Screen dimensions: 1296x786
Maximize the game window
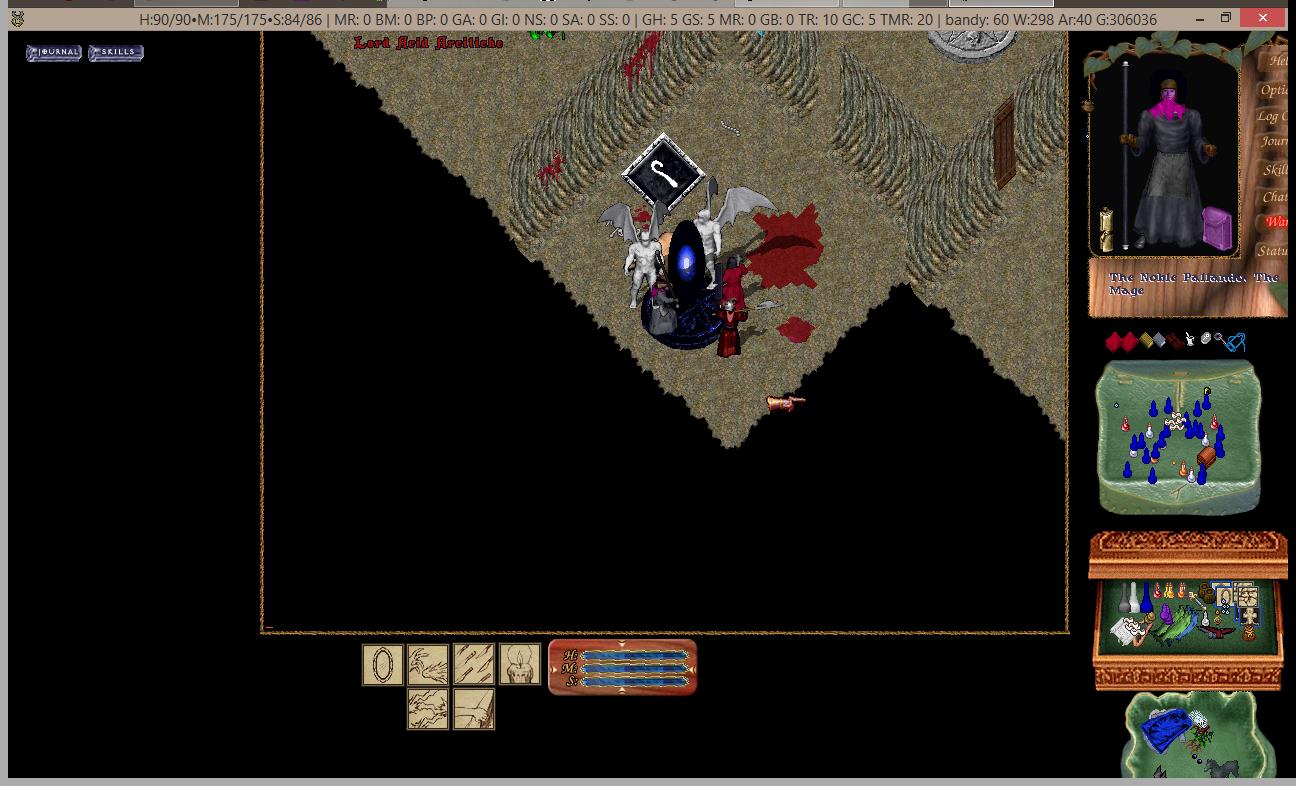[x=1226, y=18]
